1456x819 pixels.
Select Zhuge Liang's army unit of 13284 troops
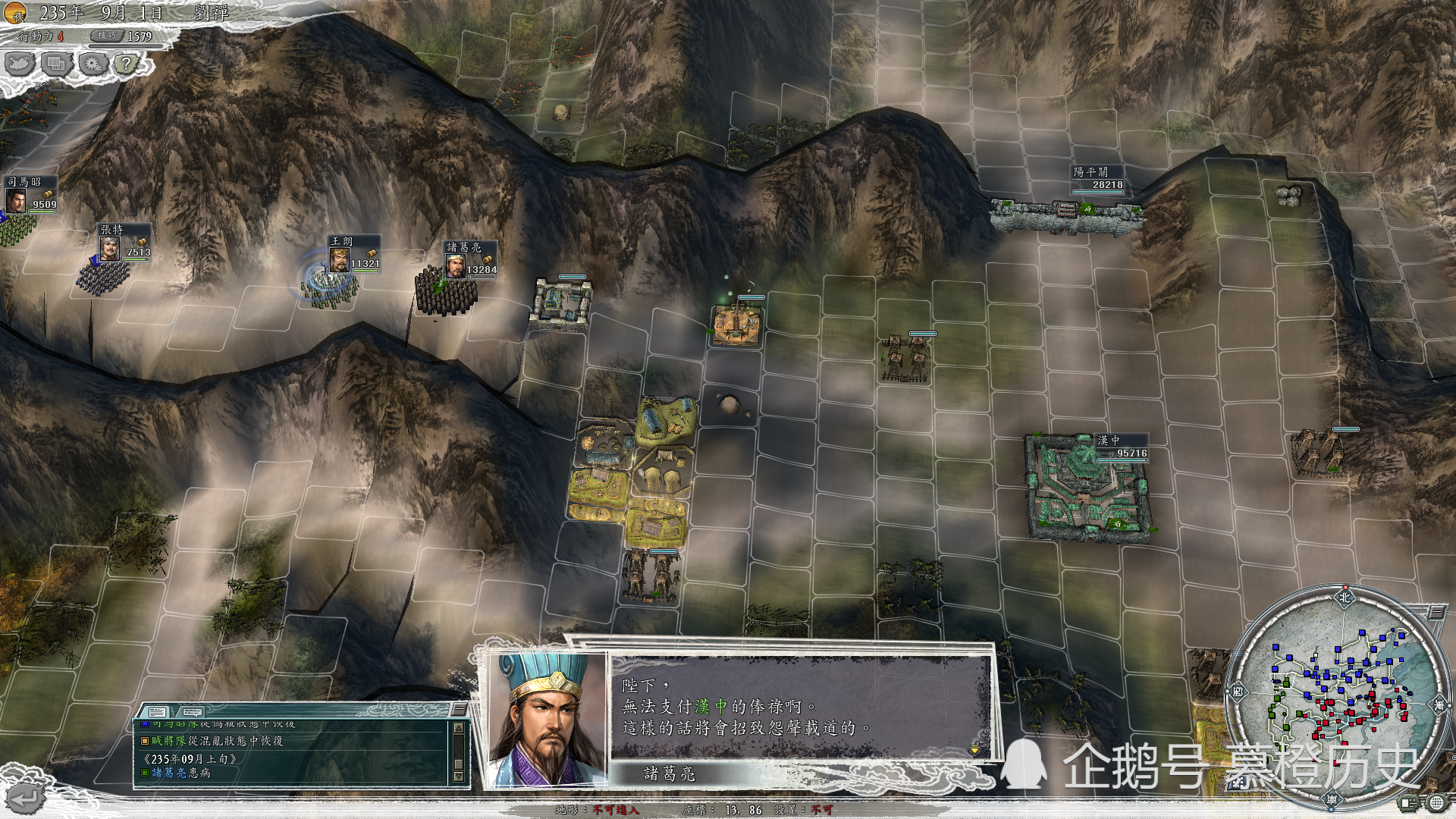pyautogui.click(x=449, y=292)
